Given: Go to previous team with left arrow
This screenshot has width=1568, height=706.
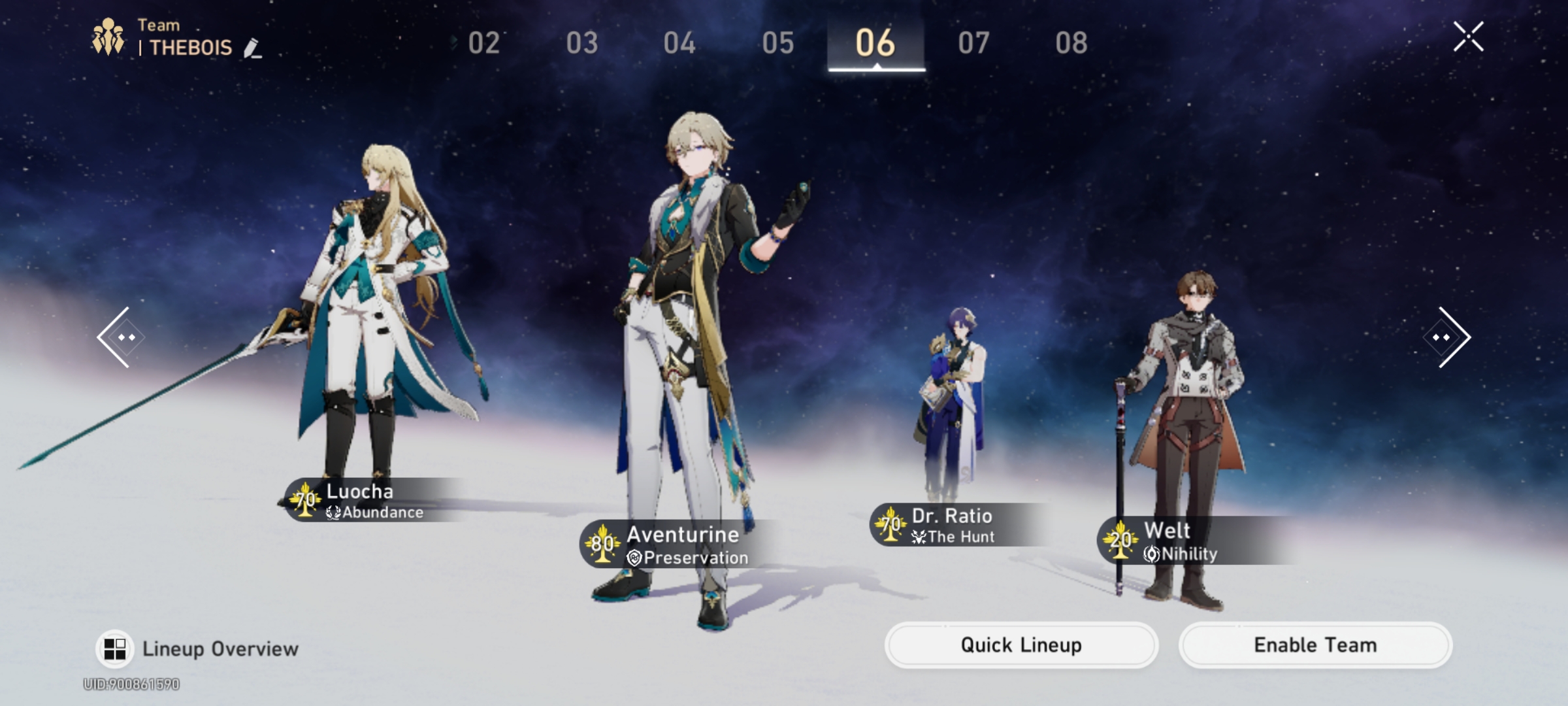Looking at the screenshot, I should pos(122,337).
